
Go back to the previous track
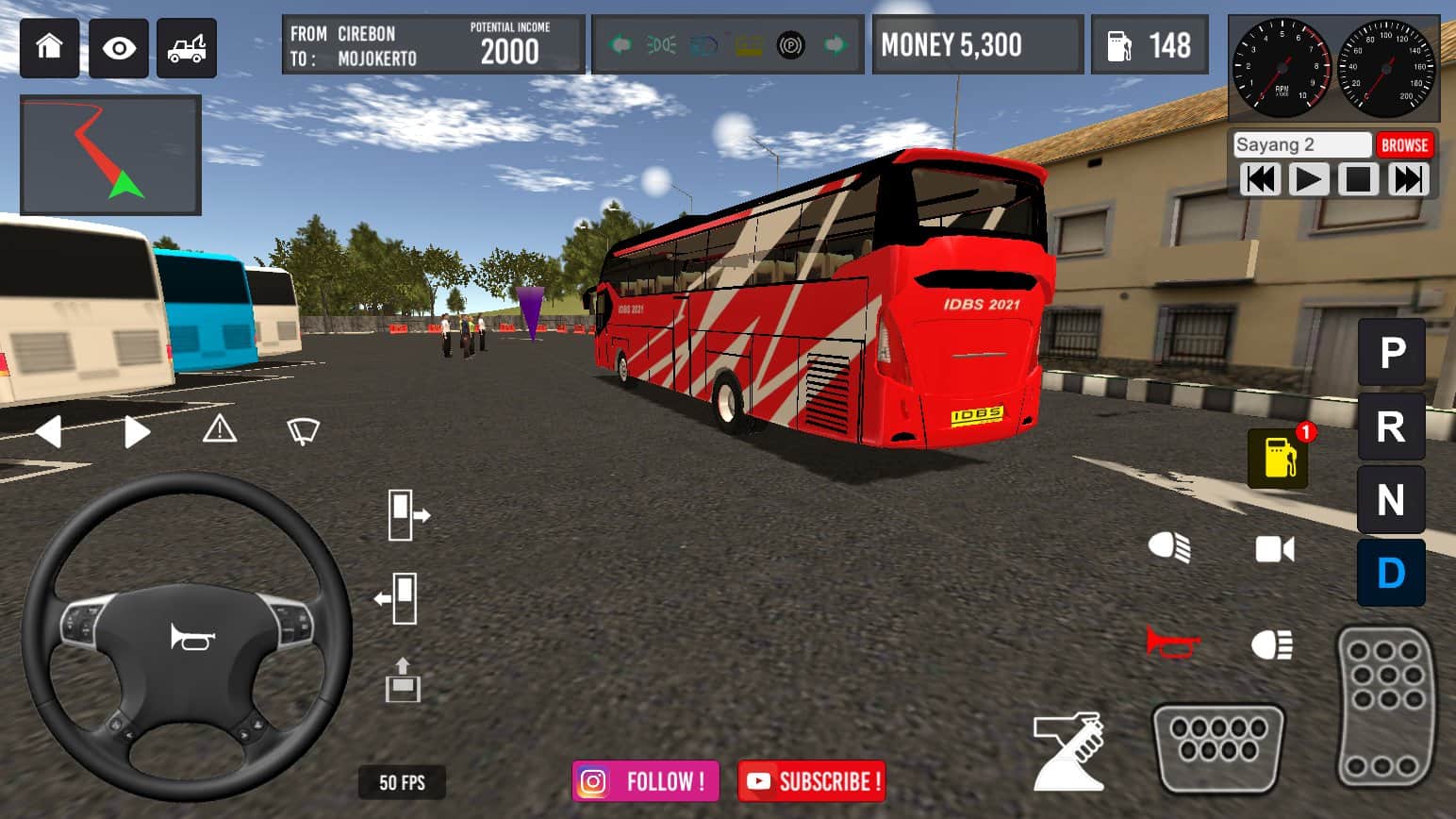click(x=1260, y=179)
